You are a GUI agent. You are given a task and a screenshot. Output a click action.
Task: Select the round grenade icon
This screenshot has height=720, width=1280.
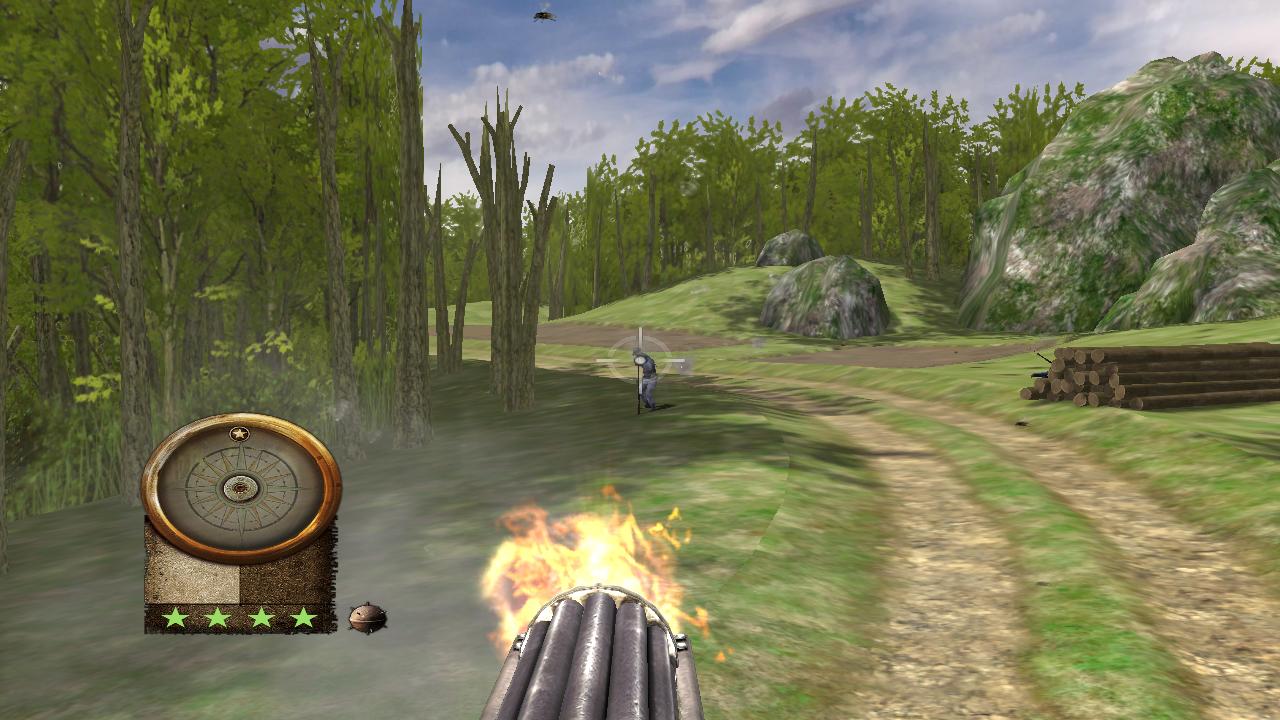pyautogui.click(x=367, y=617)
